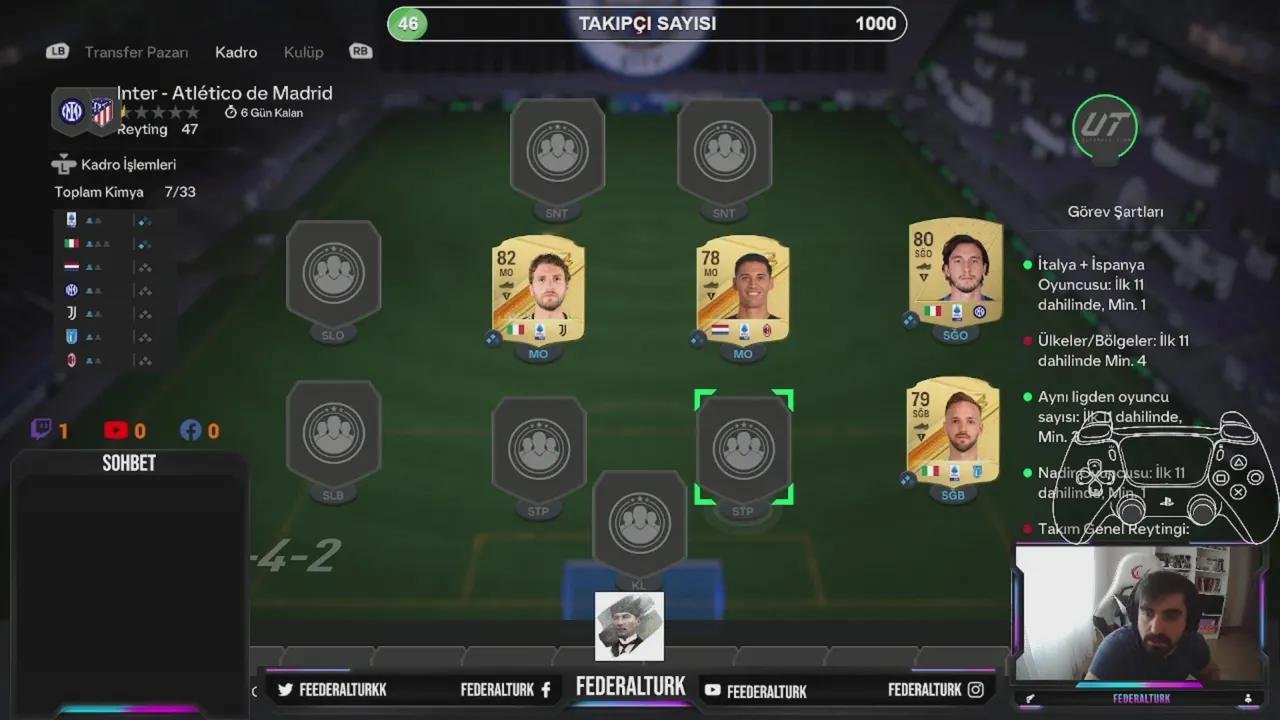Click the Toplam Kimya 7/33 counter
This screenshot has width=1280, height=720.
[120, 191]
